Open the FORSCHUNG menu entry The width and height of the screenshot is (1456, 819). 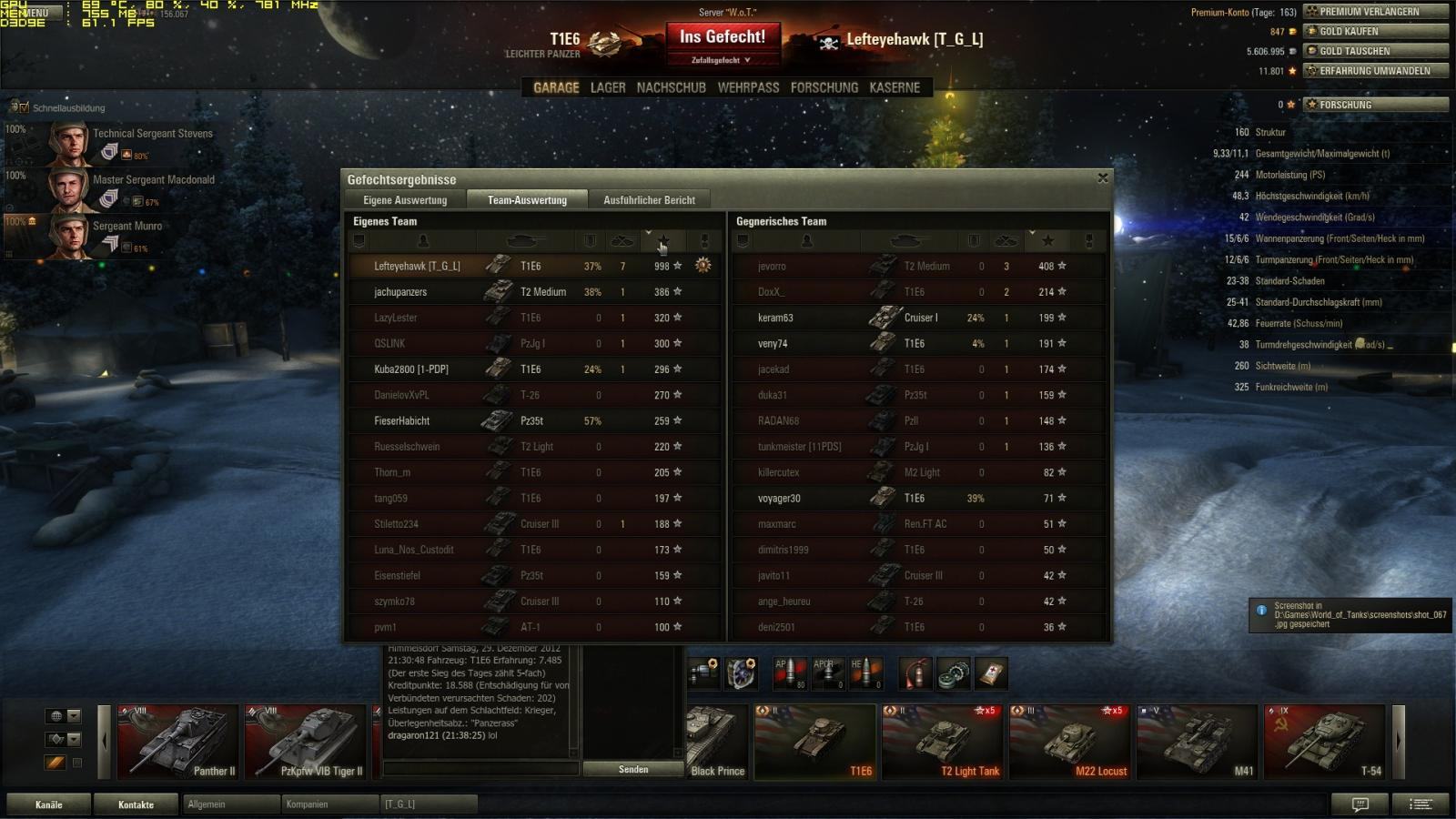[x=824, y=87]
